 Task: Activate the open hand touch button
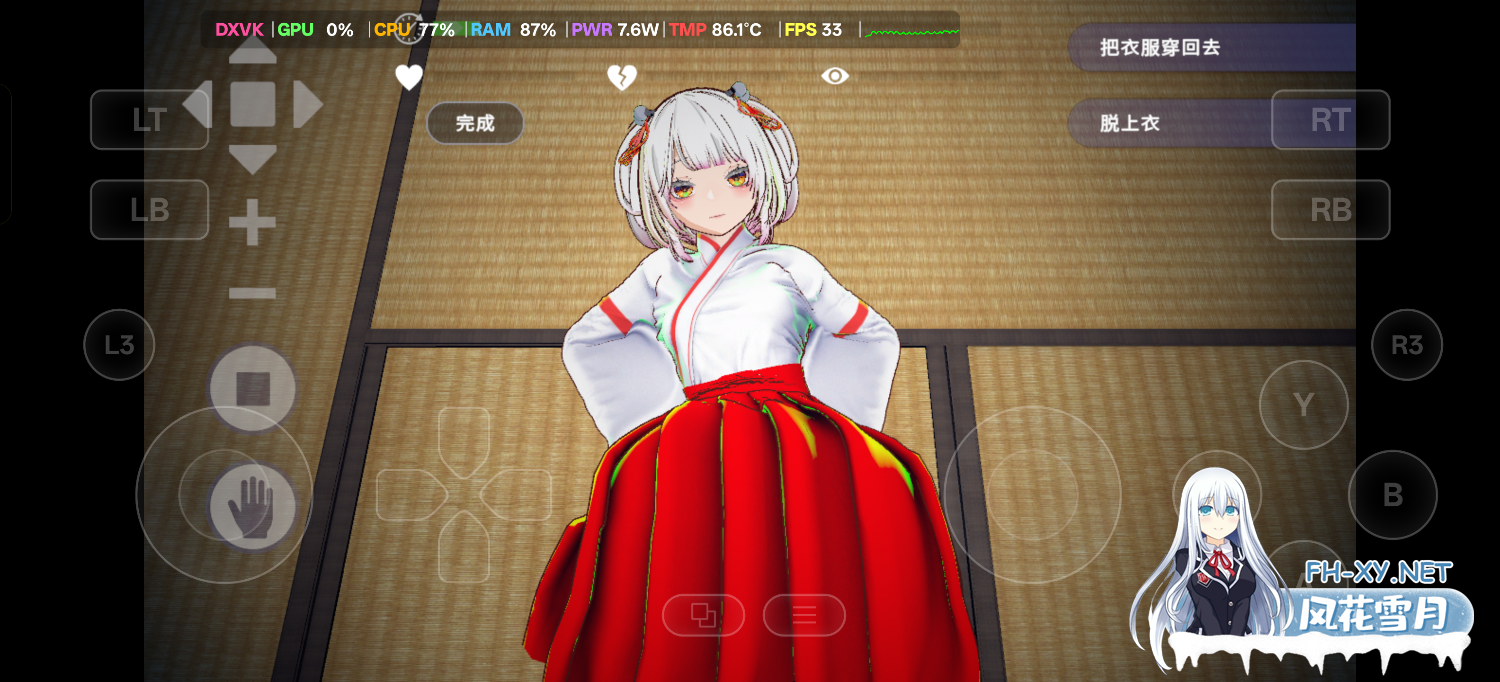(x=252, y=506)
